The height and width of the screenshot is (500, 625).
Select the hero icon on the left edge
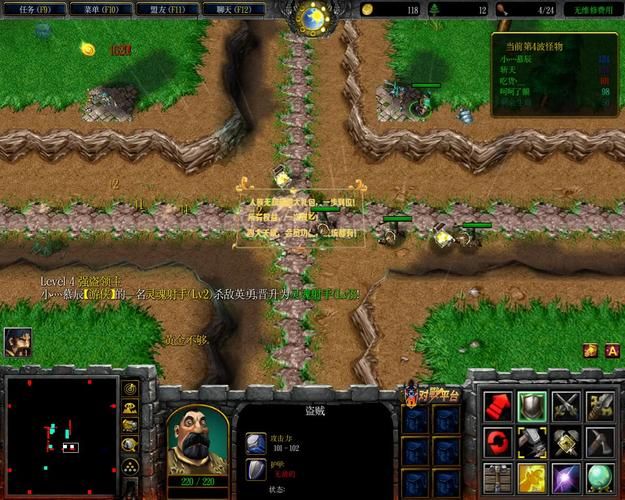[x=17, y=342]
